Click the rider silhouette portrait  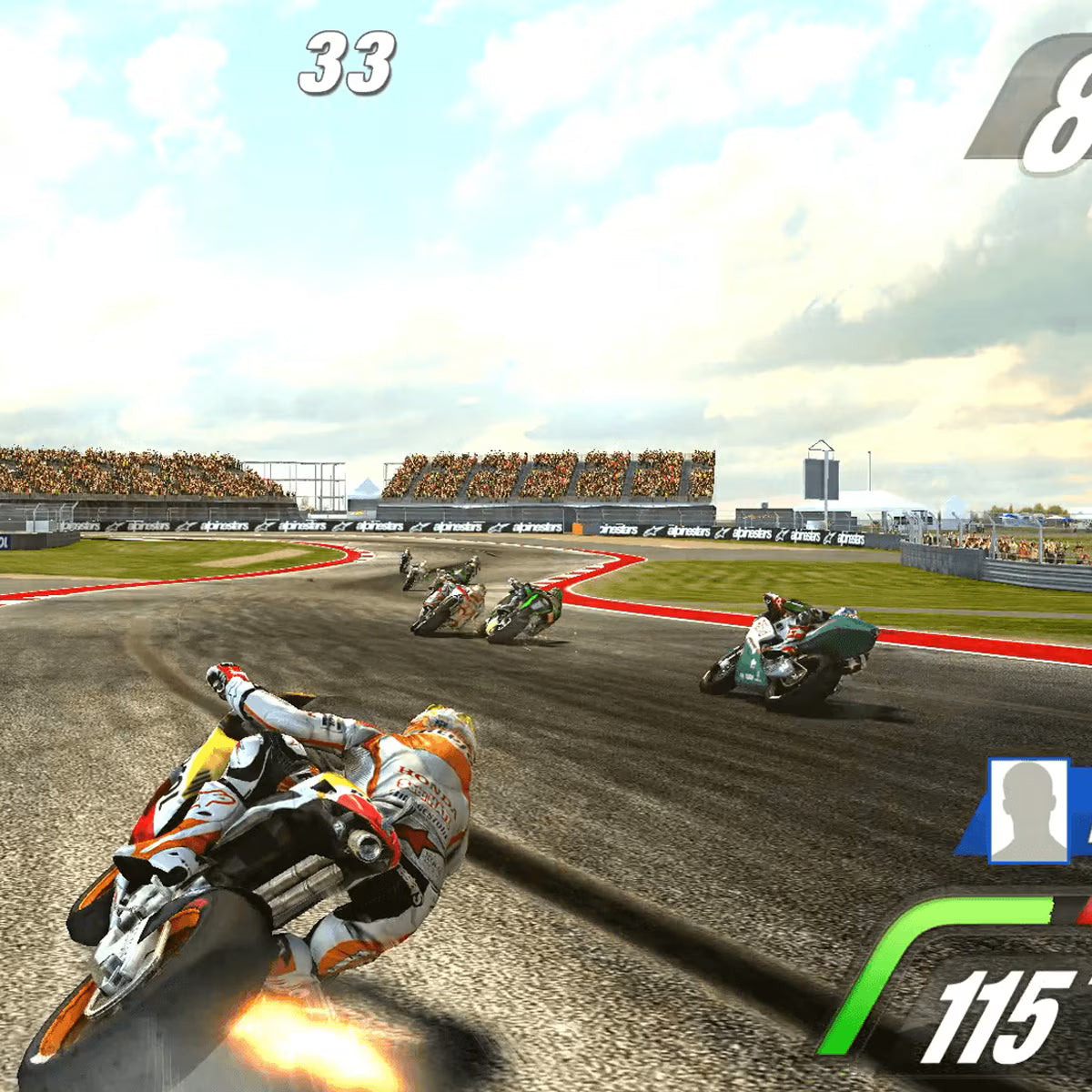point(1028,810)
